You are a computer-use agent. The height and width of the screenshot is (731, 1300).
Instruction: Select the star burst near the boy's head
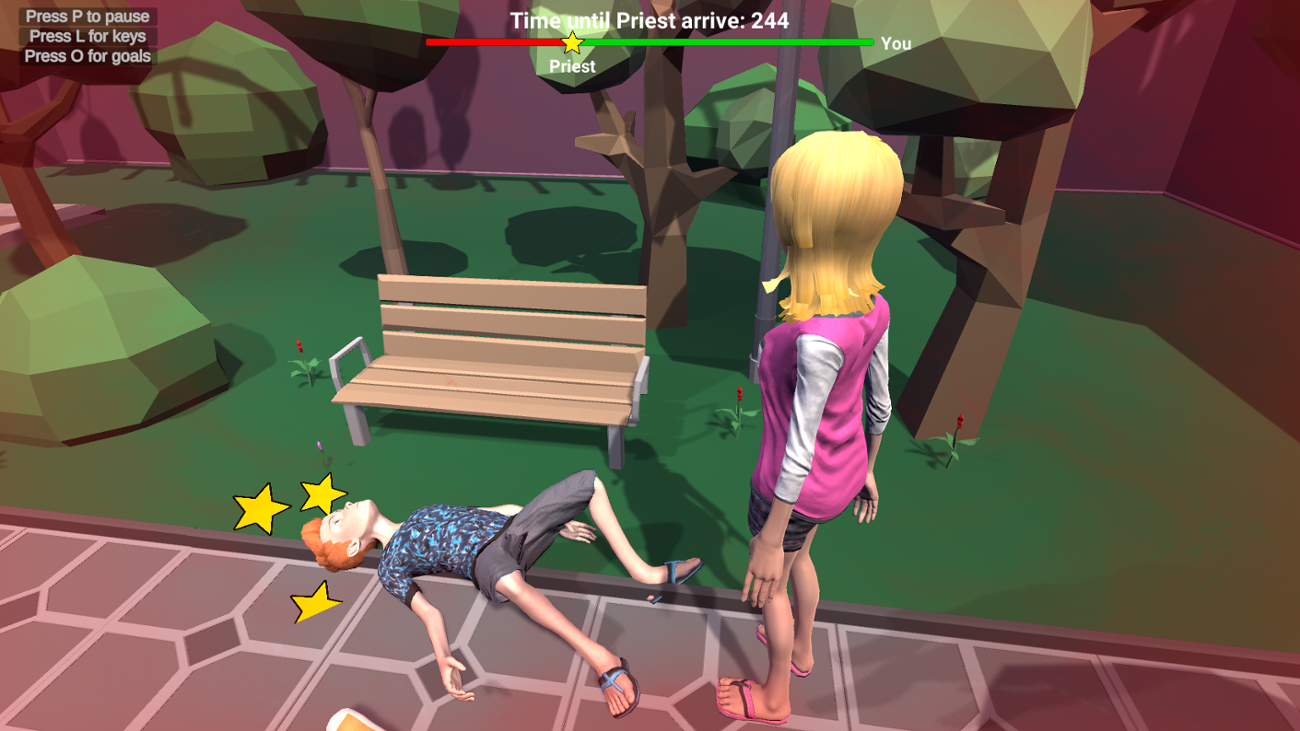point(320,494)
